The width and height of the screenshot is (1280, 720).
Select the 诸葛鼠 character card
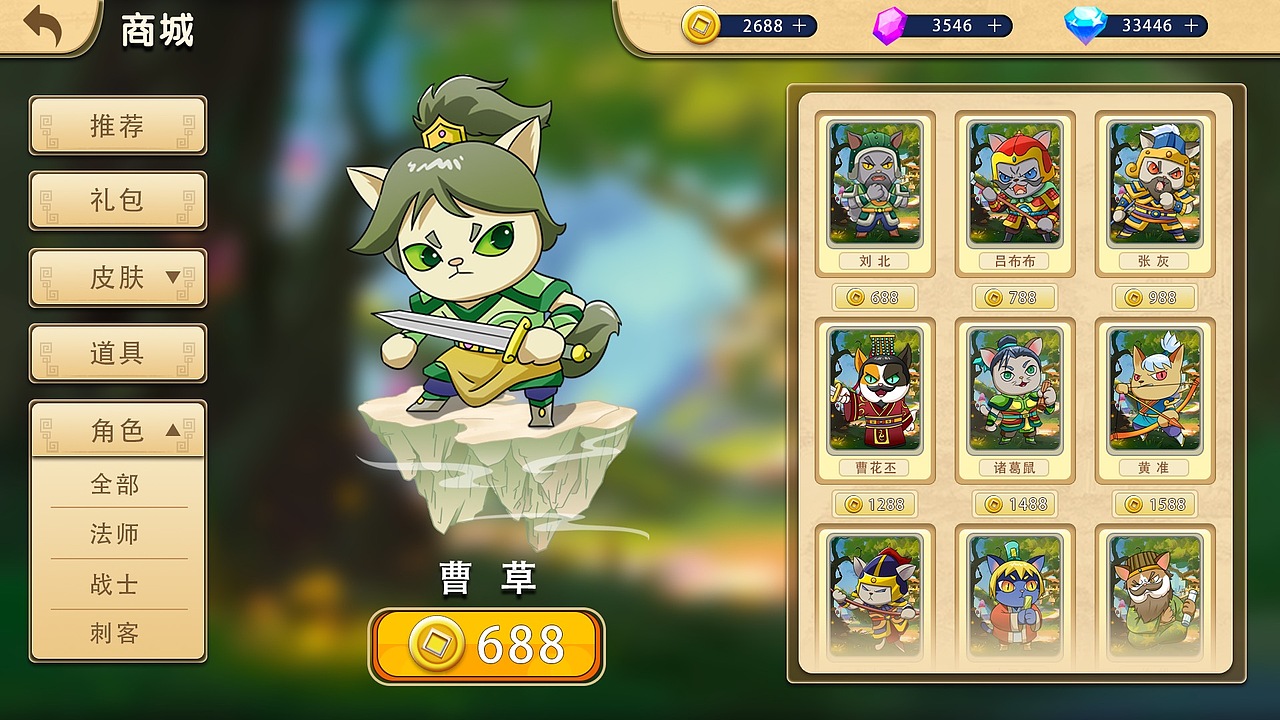tap(1016, 397)
